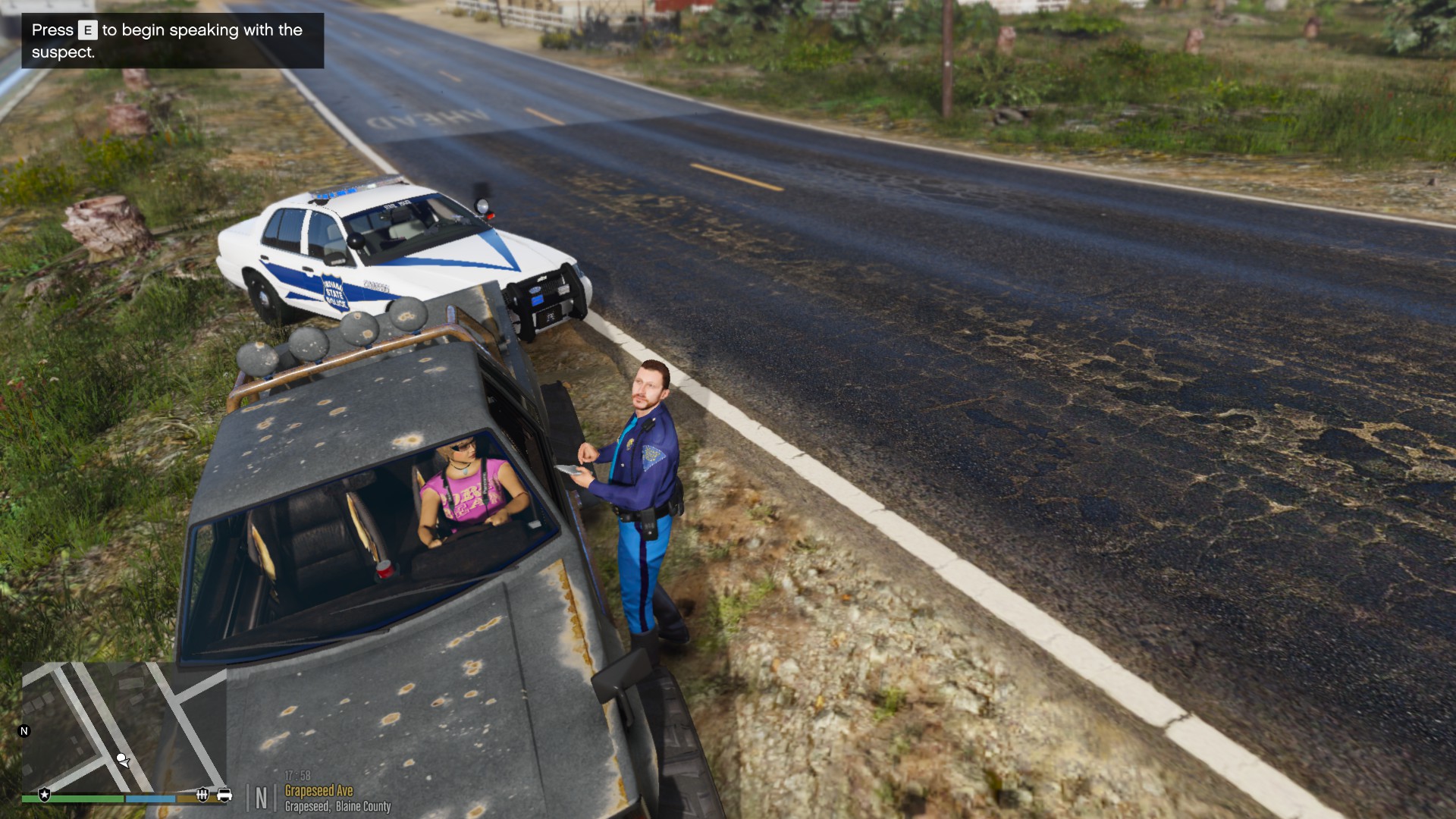Select the north N marker beside minimap
This screenshot has width=1456, height=819.
coord(24,731)
